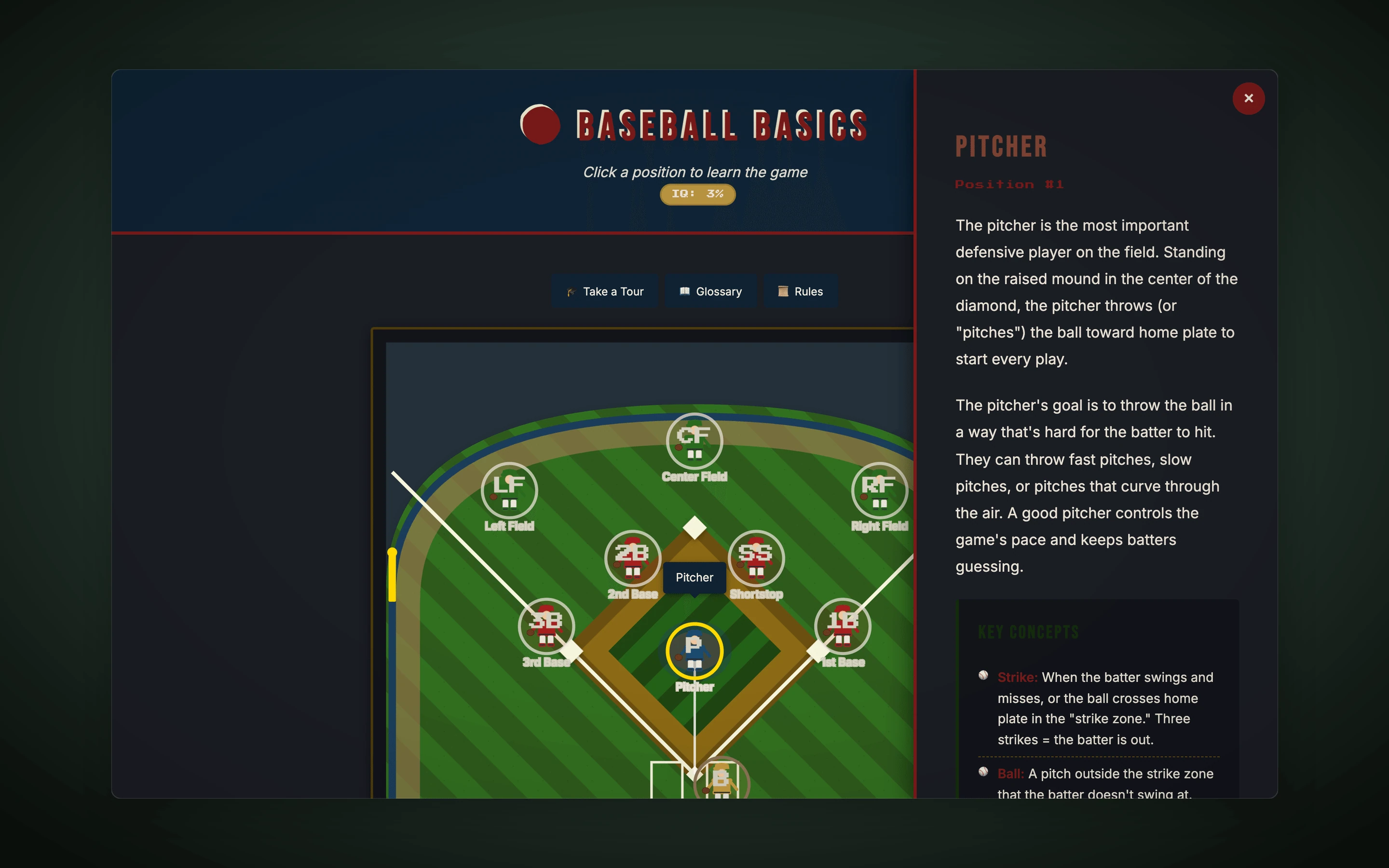Image resolution: width=1389 pixels, height=868 pixels.
Task: Open the Glossary panel
Action: pyautogui.click(x=710, y=291)
